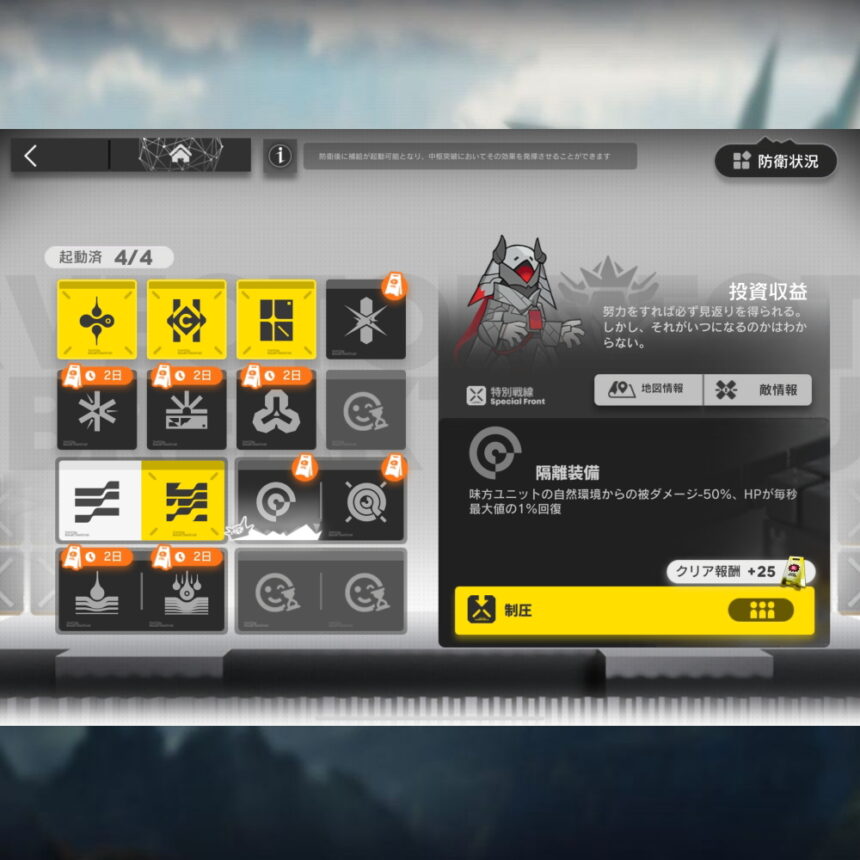Screen dimensions: 860x860
Task: Return to the home screen
Action: click(180, 155)
